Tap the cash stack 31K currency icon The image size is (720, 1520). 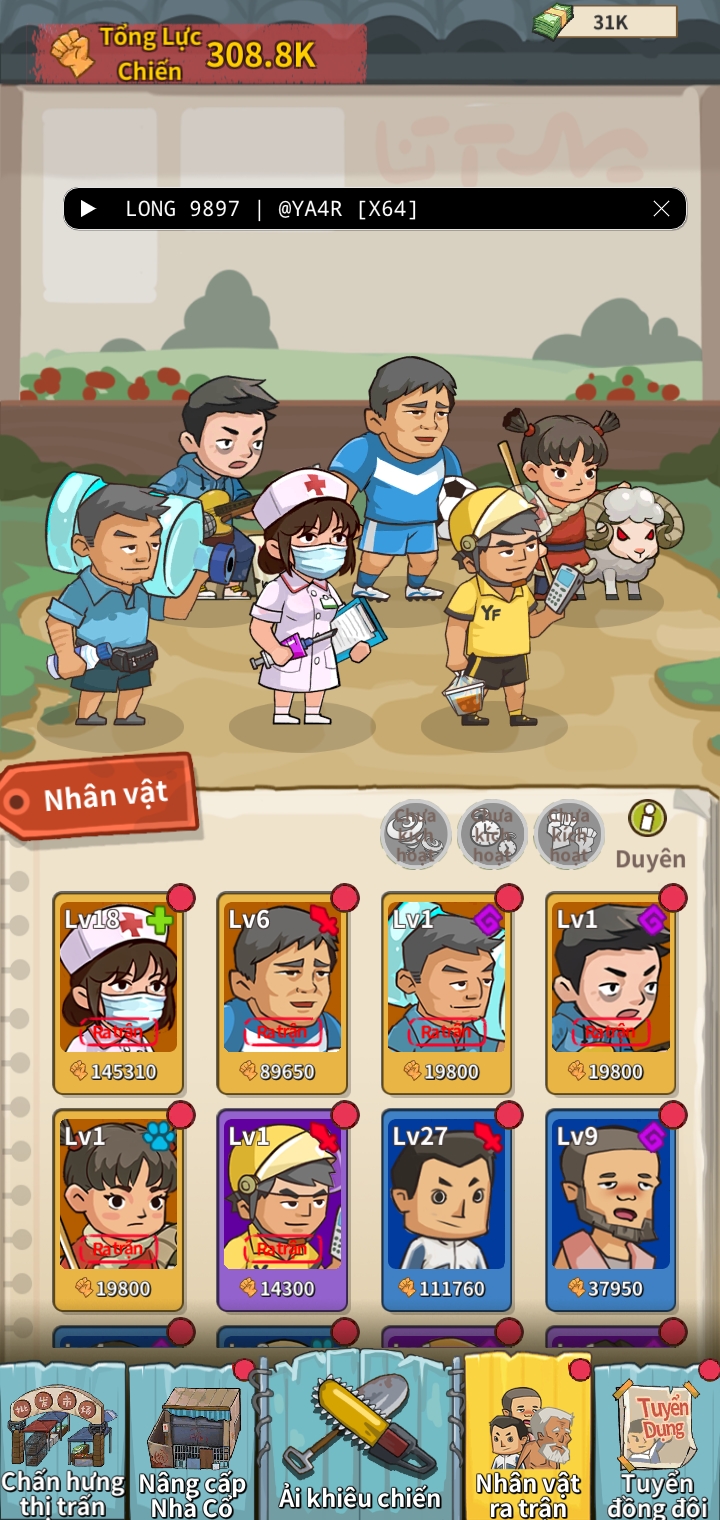coord(553,20)
